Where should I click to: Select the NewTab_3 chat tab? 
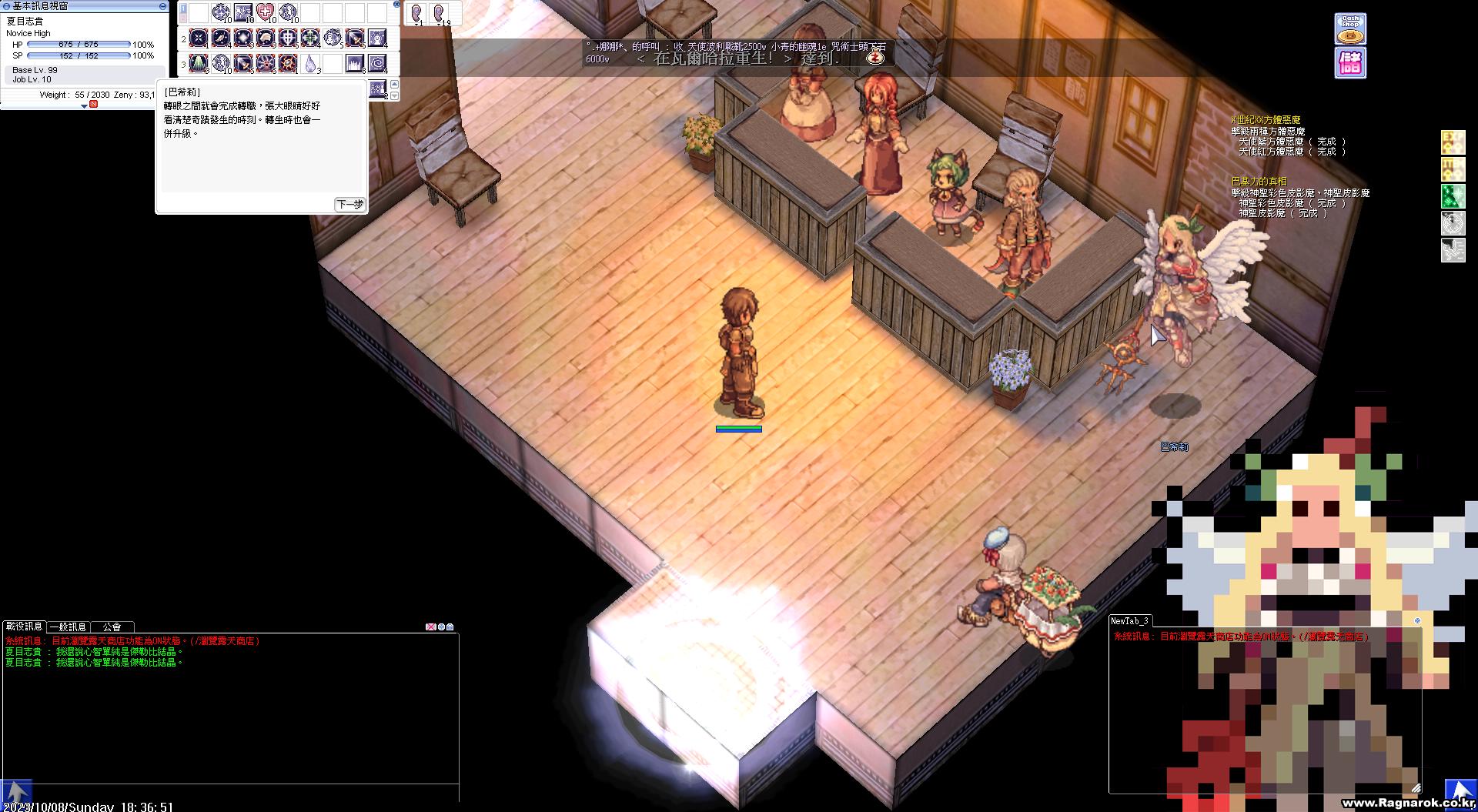1129,620
